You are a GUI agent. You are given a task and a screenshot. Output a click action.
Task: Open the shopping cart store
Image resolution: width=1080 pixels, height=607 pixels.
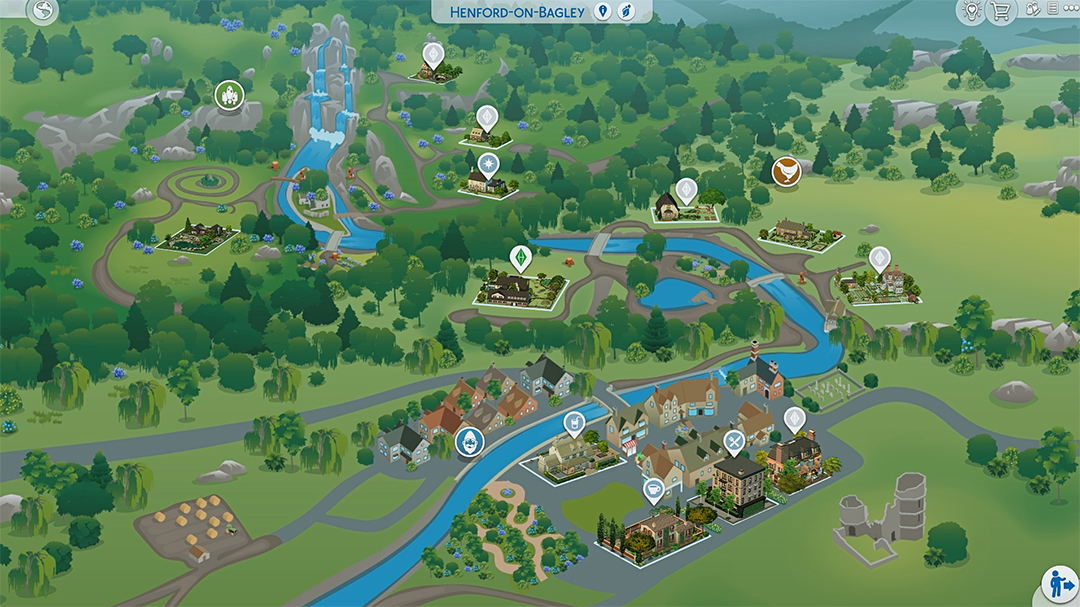tap(999, 11)
